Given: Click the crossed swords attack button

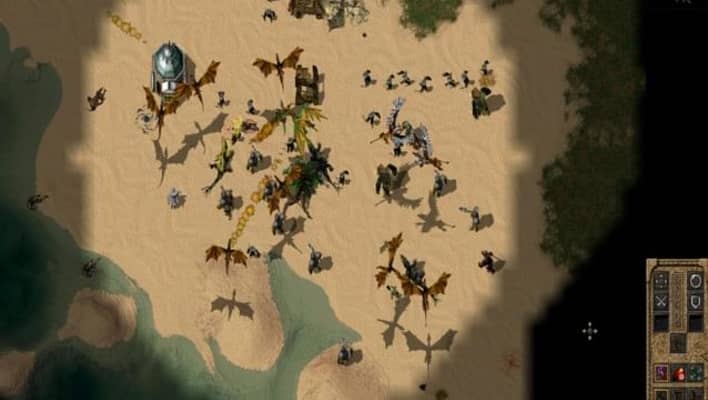Looking at the screenshot, I should [661, 301].
